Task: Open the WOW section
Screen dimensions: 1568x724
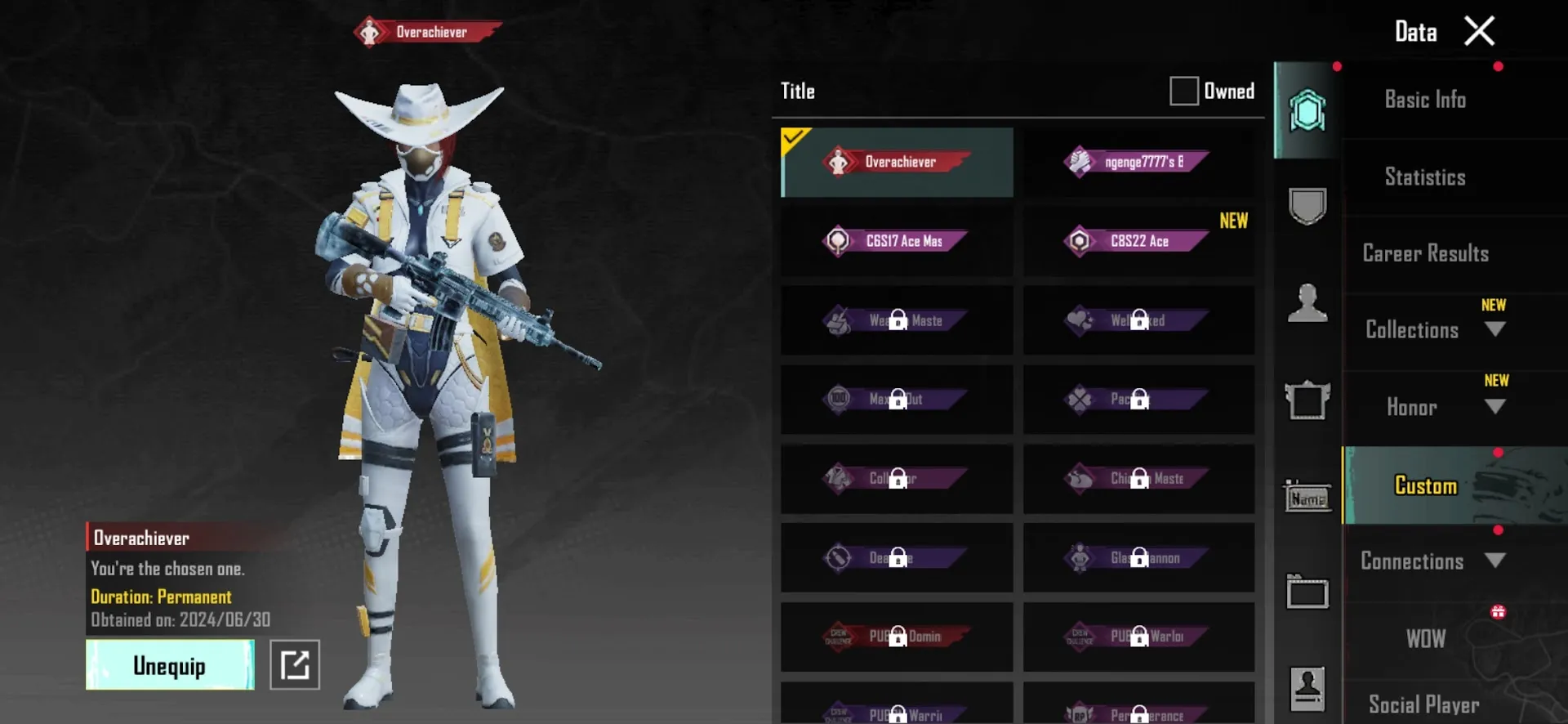Action: pos(1424,638)
